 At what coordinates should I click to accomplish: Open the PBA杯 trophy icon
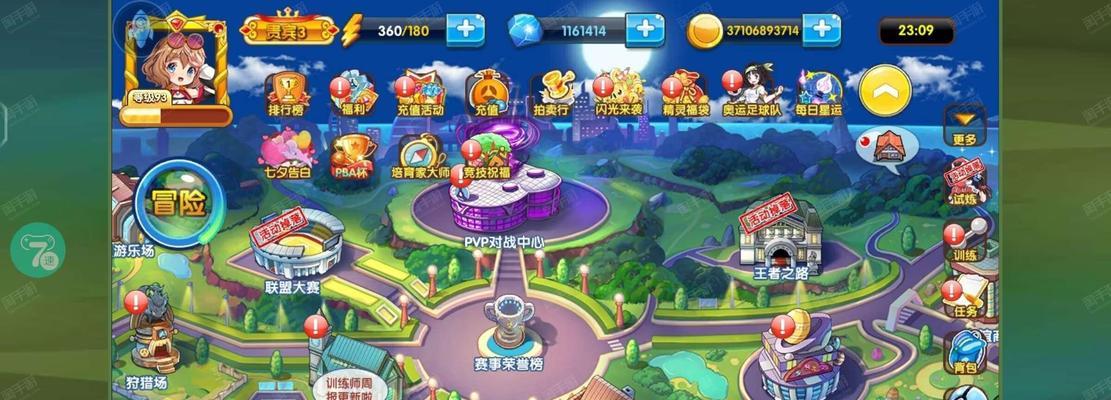click(x=351, y=157)
